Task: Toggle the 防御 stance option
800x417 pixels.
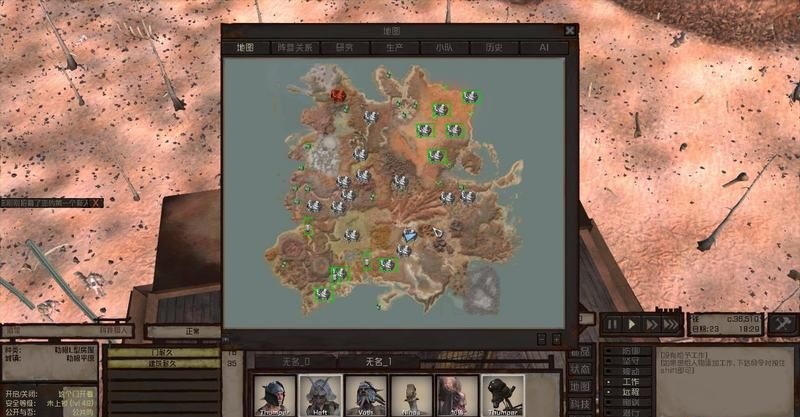Action: 628,351
